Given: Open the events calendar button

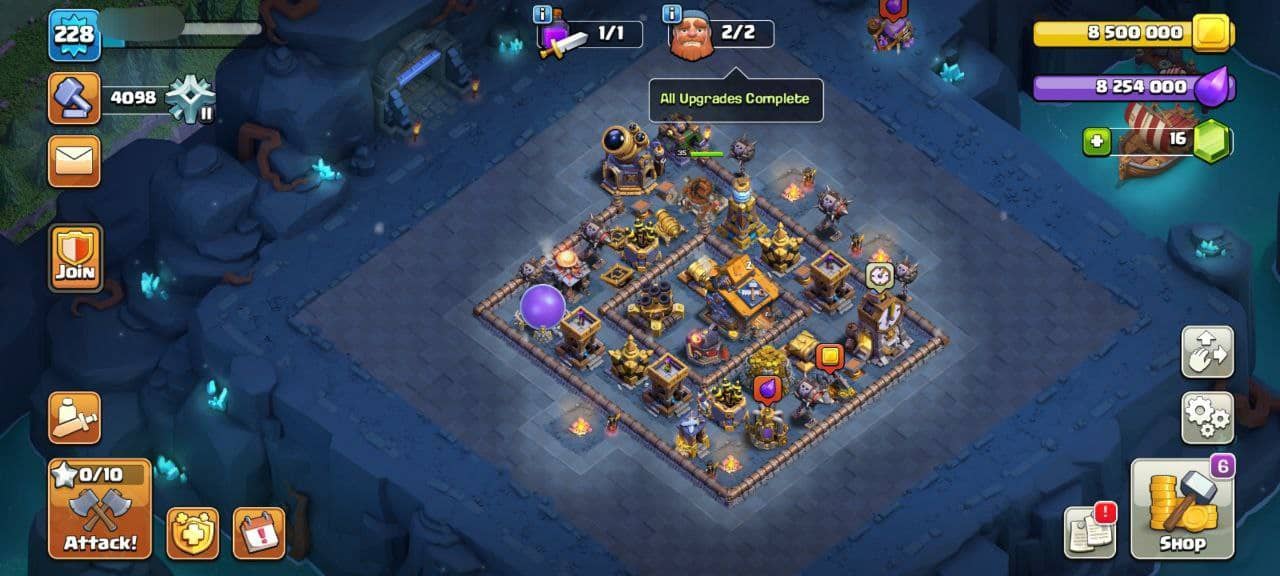Looking at the screenshot, I should click(x=258, y=533).
